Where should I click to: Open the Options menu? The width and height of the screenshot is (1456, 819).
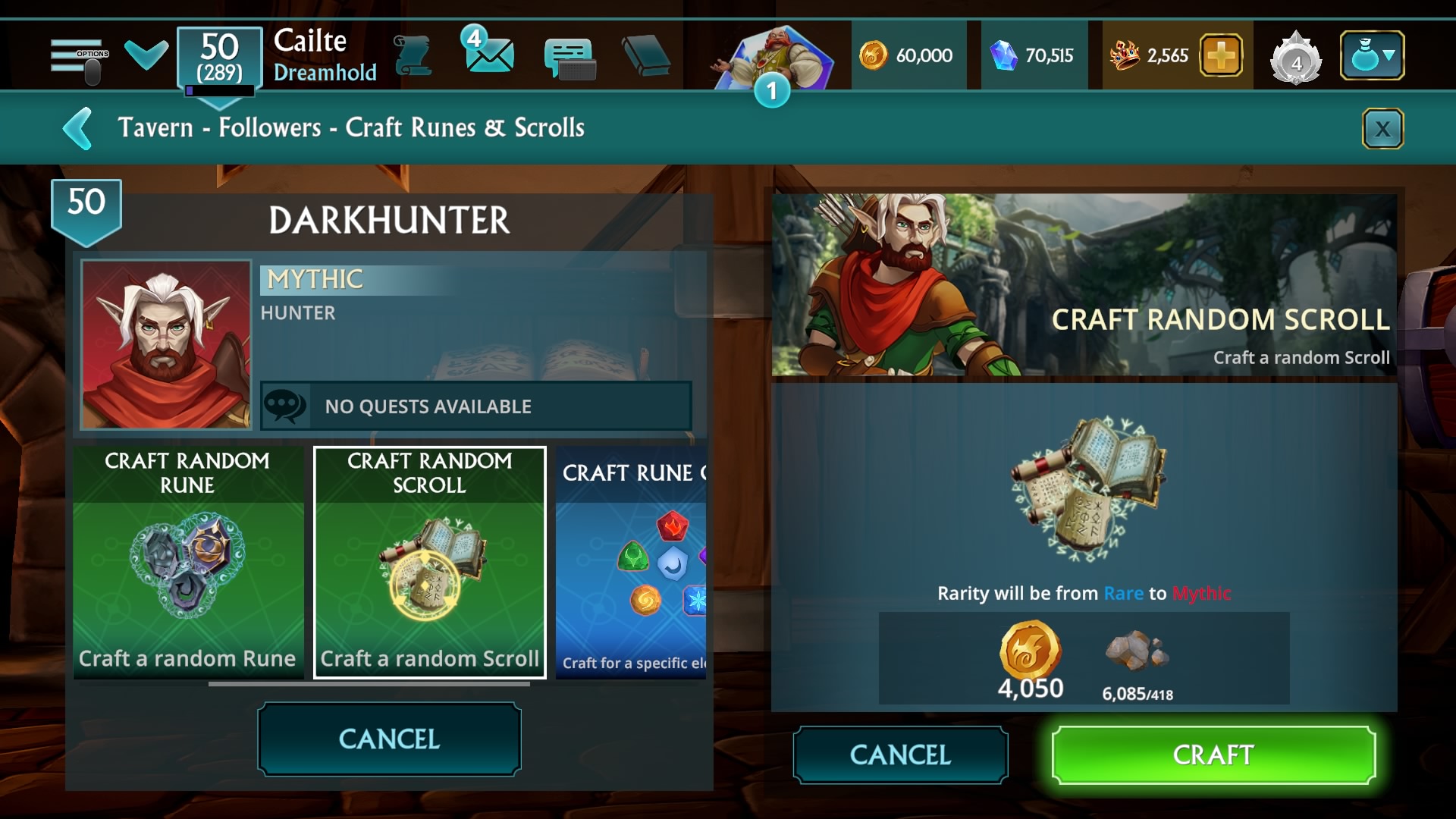point(78,58)
